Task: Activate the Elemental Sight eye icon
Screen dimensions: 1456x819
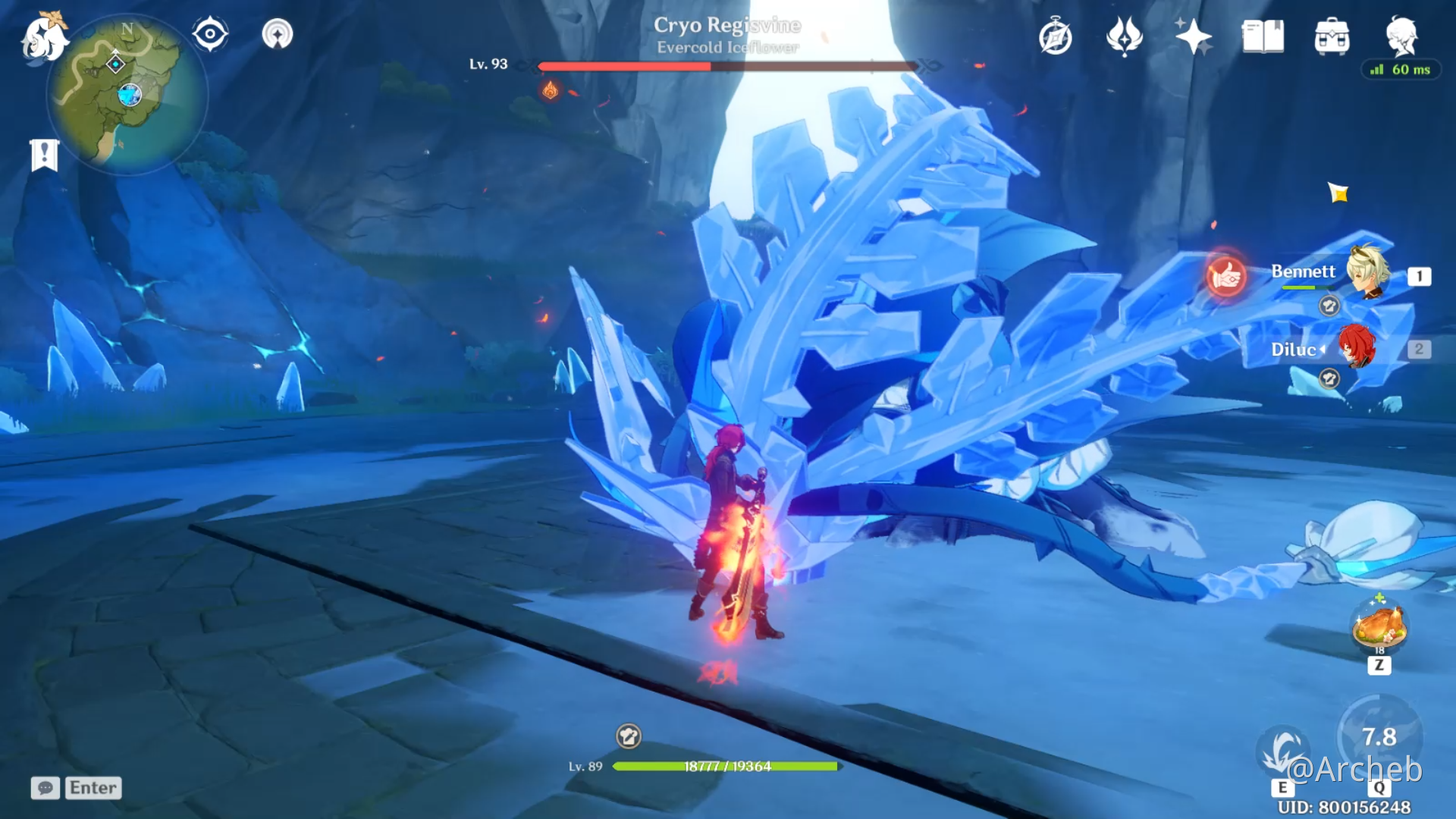Action: tap(210, 34)
